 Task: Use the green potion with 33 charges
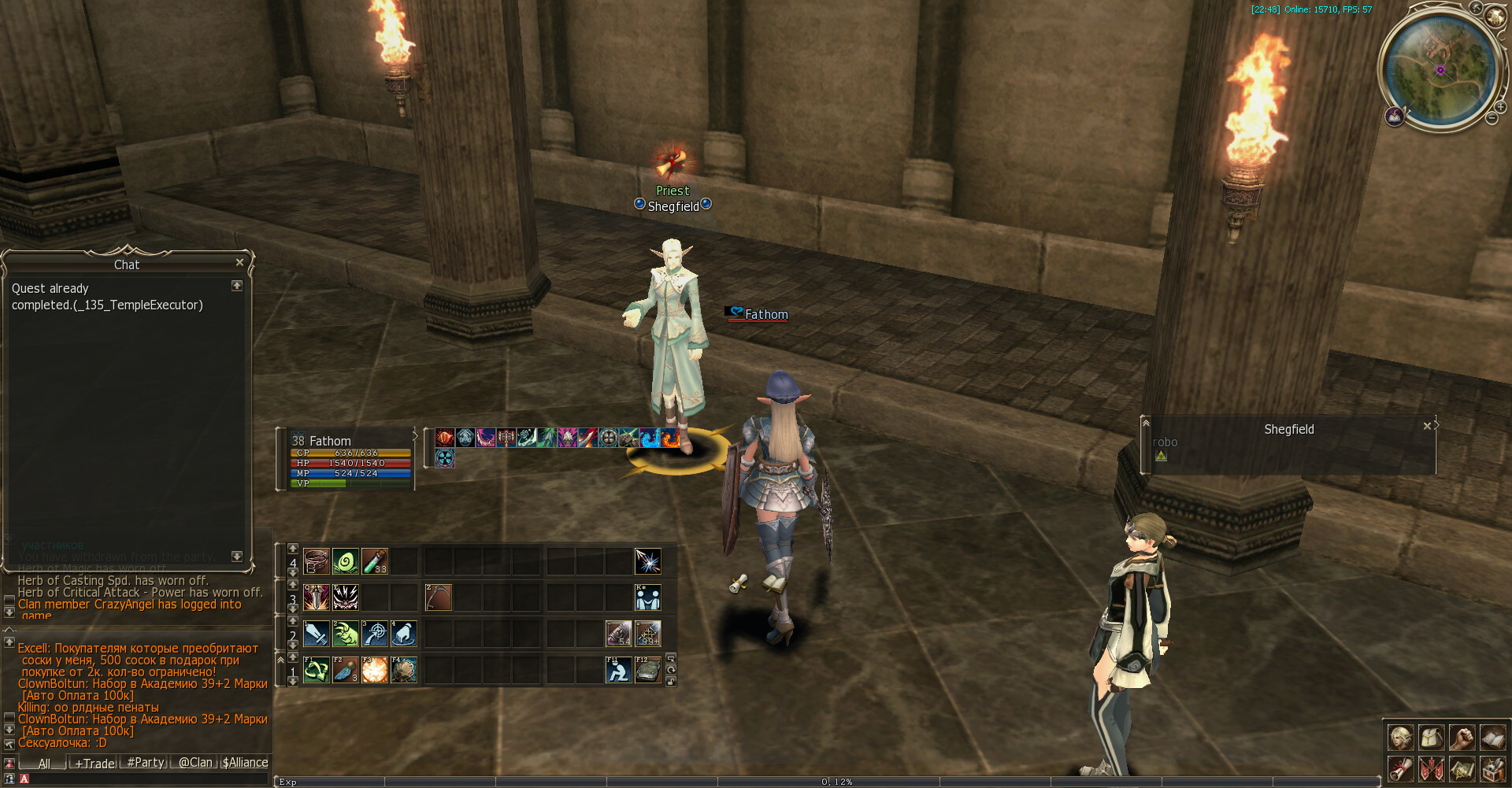tap(374, 561)
